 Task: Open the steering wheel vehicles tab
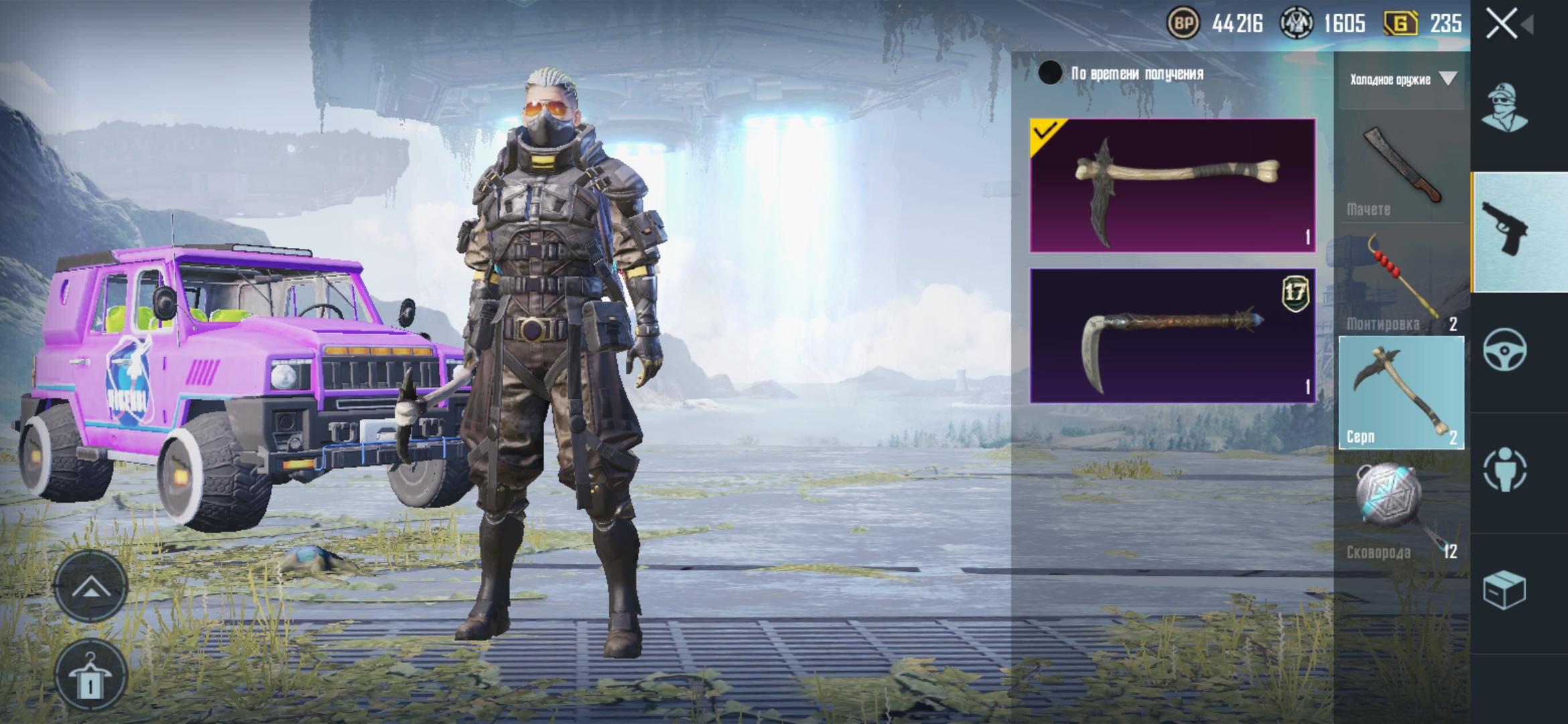click(x=1504, y=350)
